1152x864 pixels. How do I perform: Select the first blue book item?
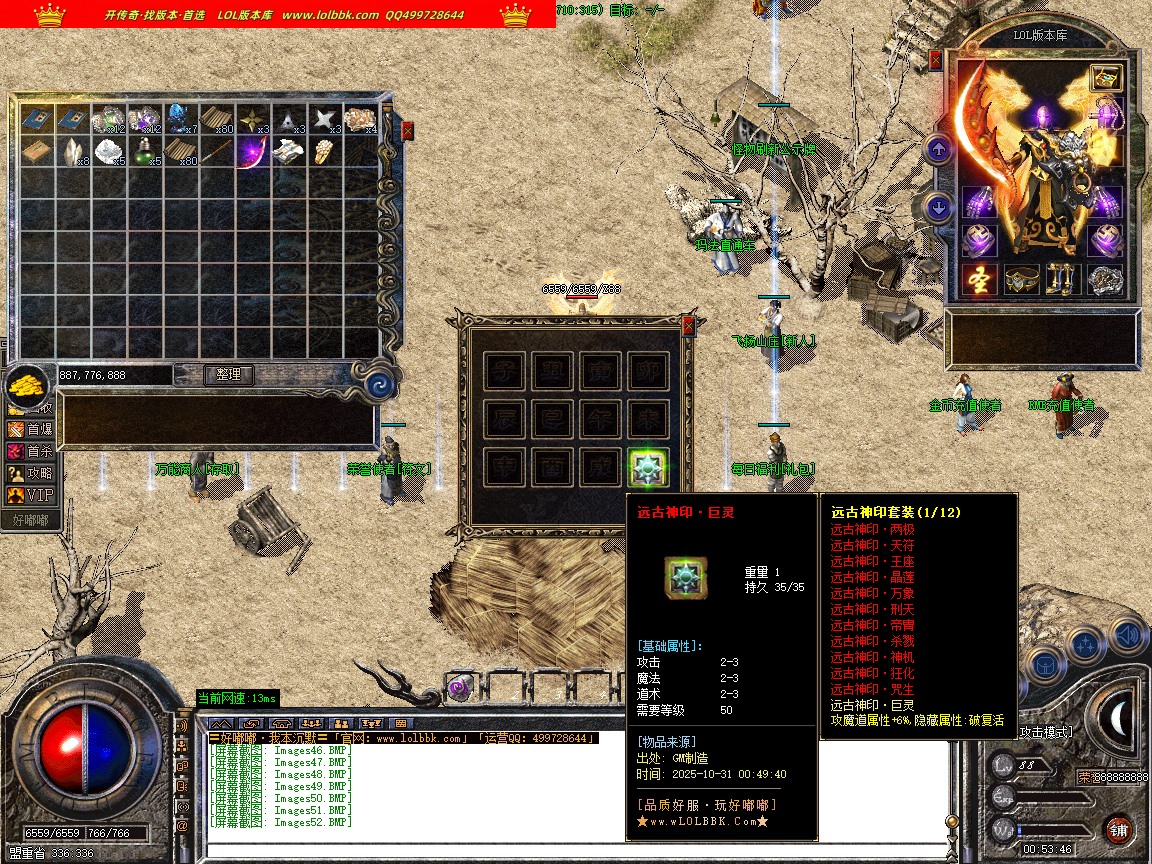pos(38,119)
